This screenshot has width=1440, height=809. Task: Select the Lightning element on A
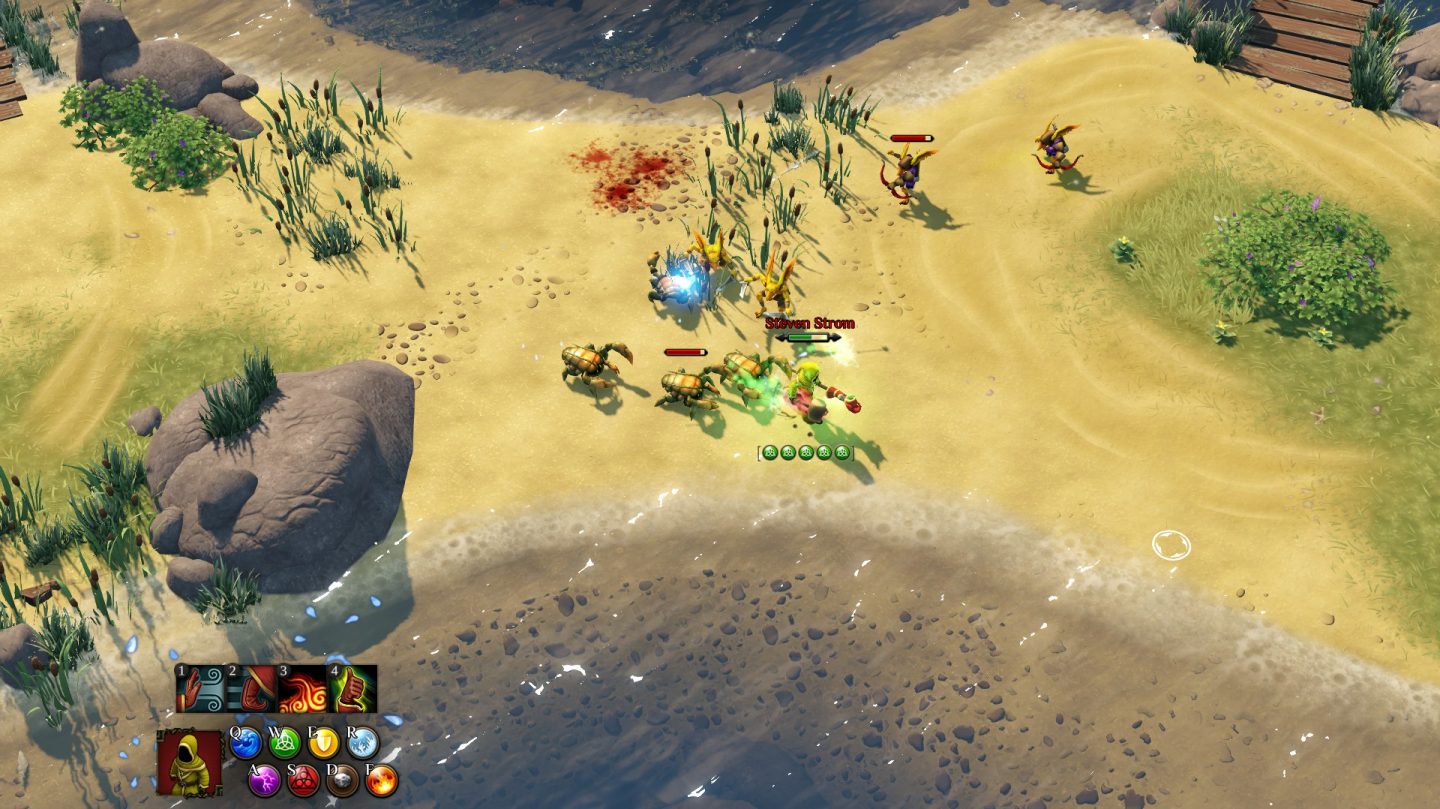click(x=263, y=781)
